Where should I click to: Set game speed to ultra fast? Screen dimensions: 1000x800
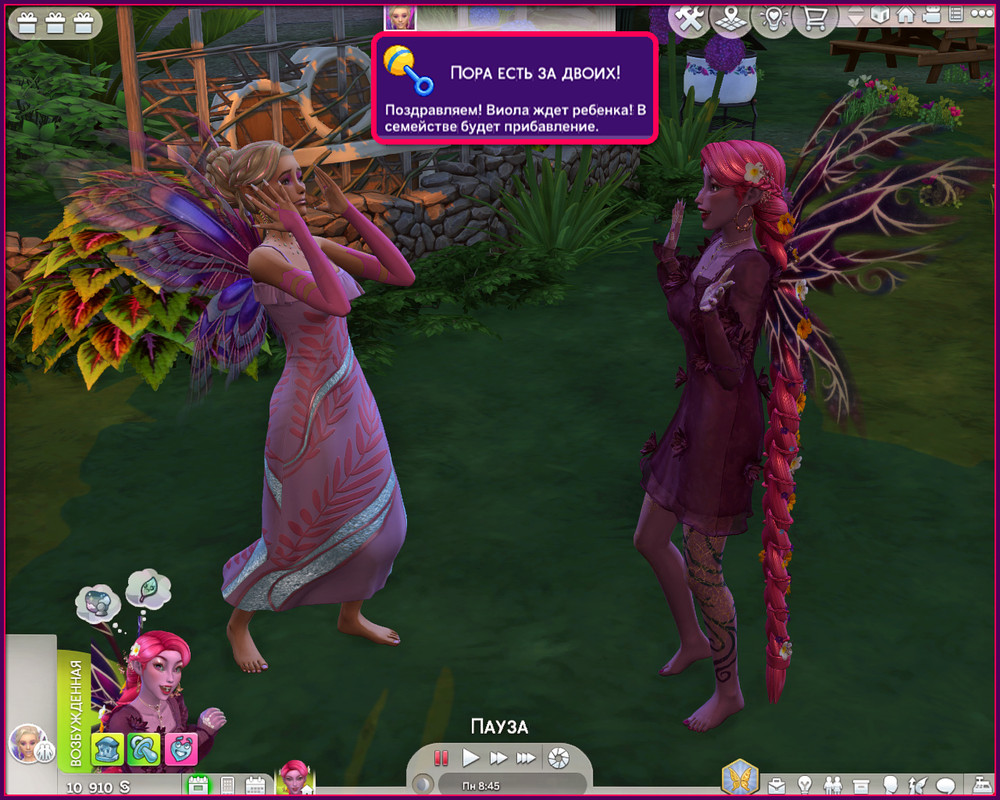525,758
